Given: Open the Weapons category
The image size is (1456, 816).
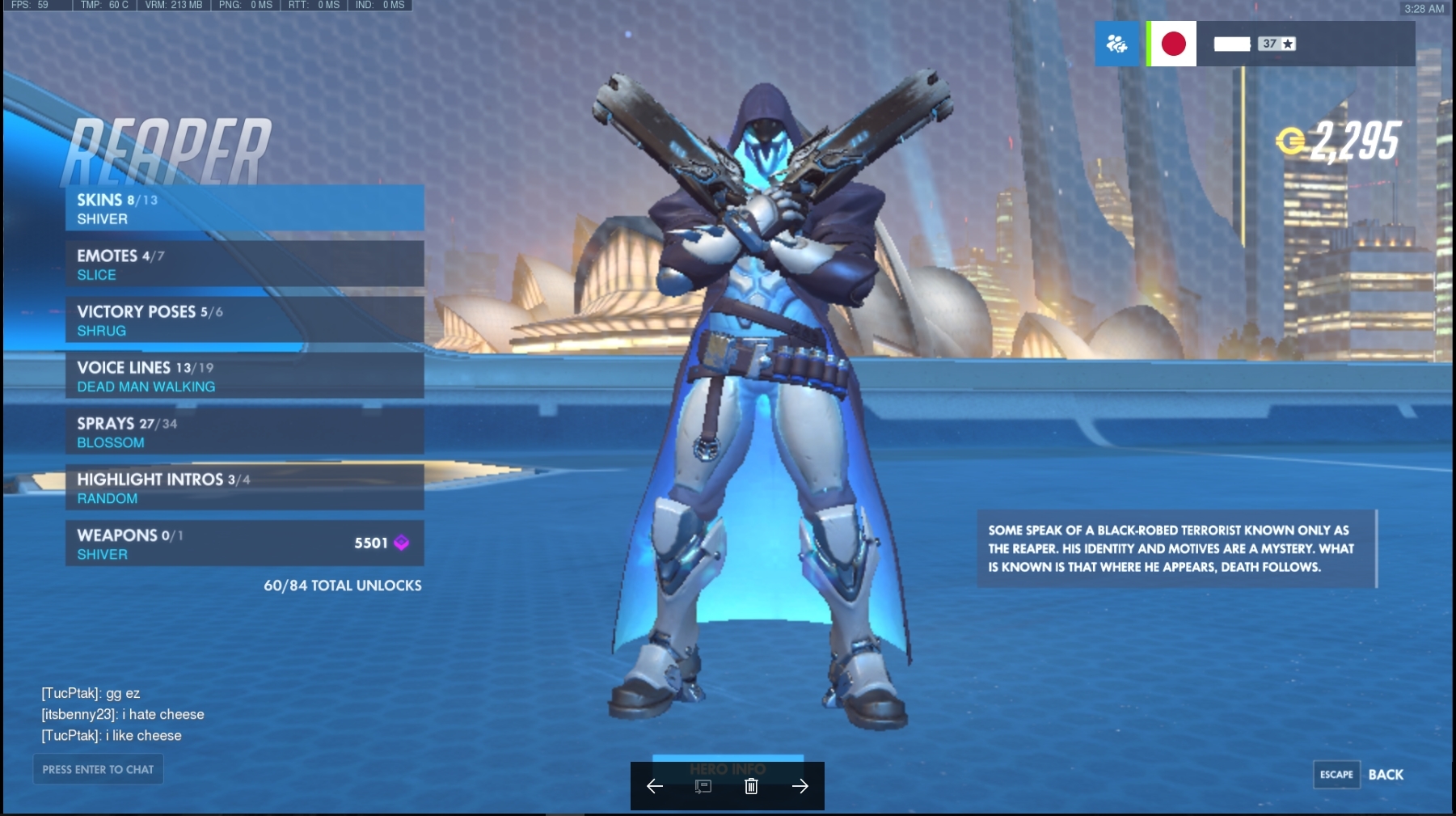Looking at the screenshot, I should 244,543.
